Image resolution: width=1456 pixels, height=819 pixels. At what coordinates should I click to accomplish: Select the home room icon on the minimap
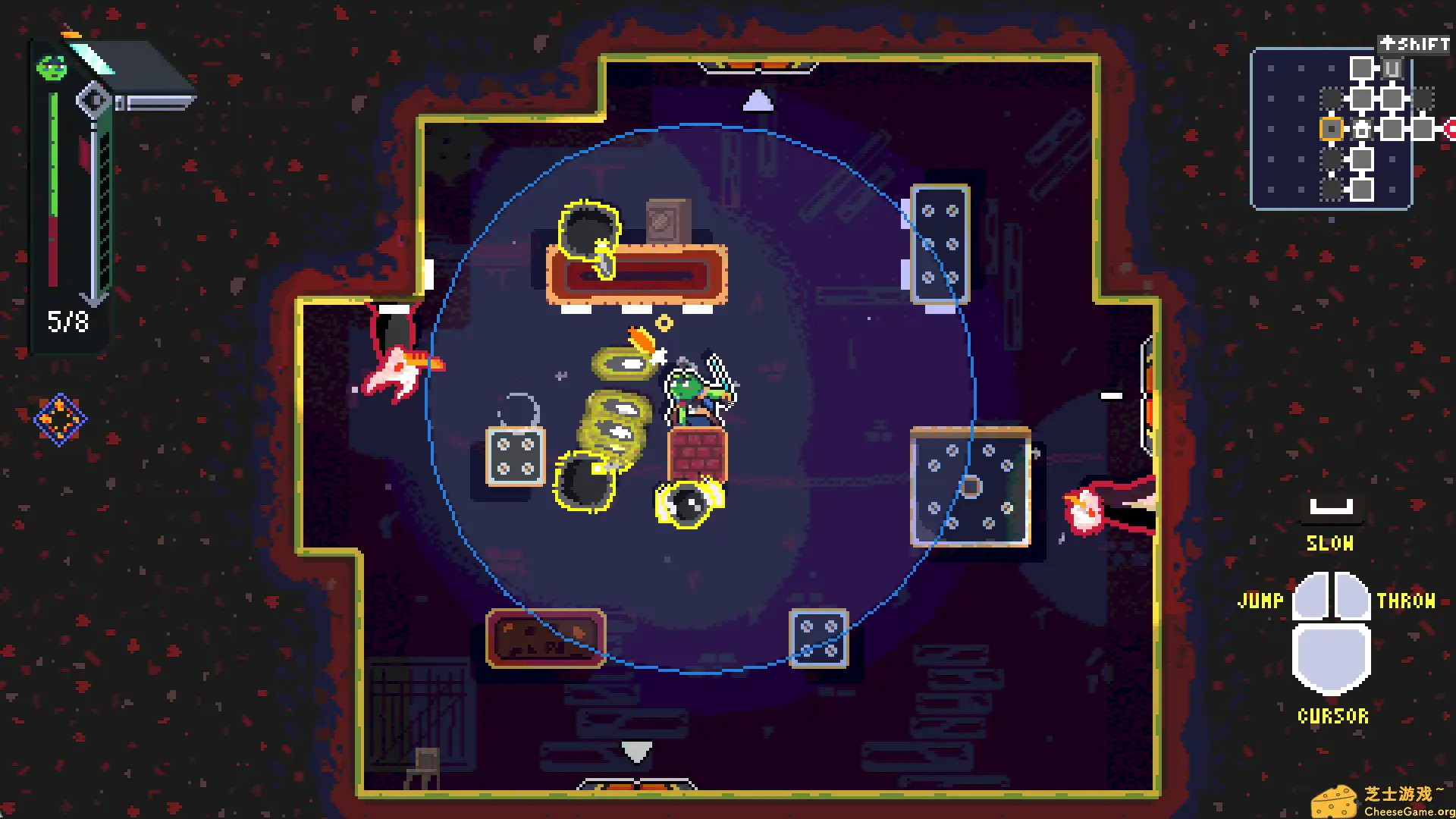tap(1362, 129)
